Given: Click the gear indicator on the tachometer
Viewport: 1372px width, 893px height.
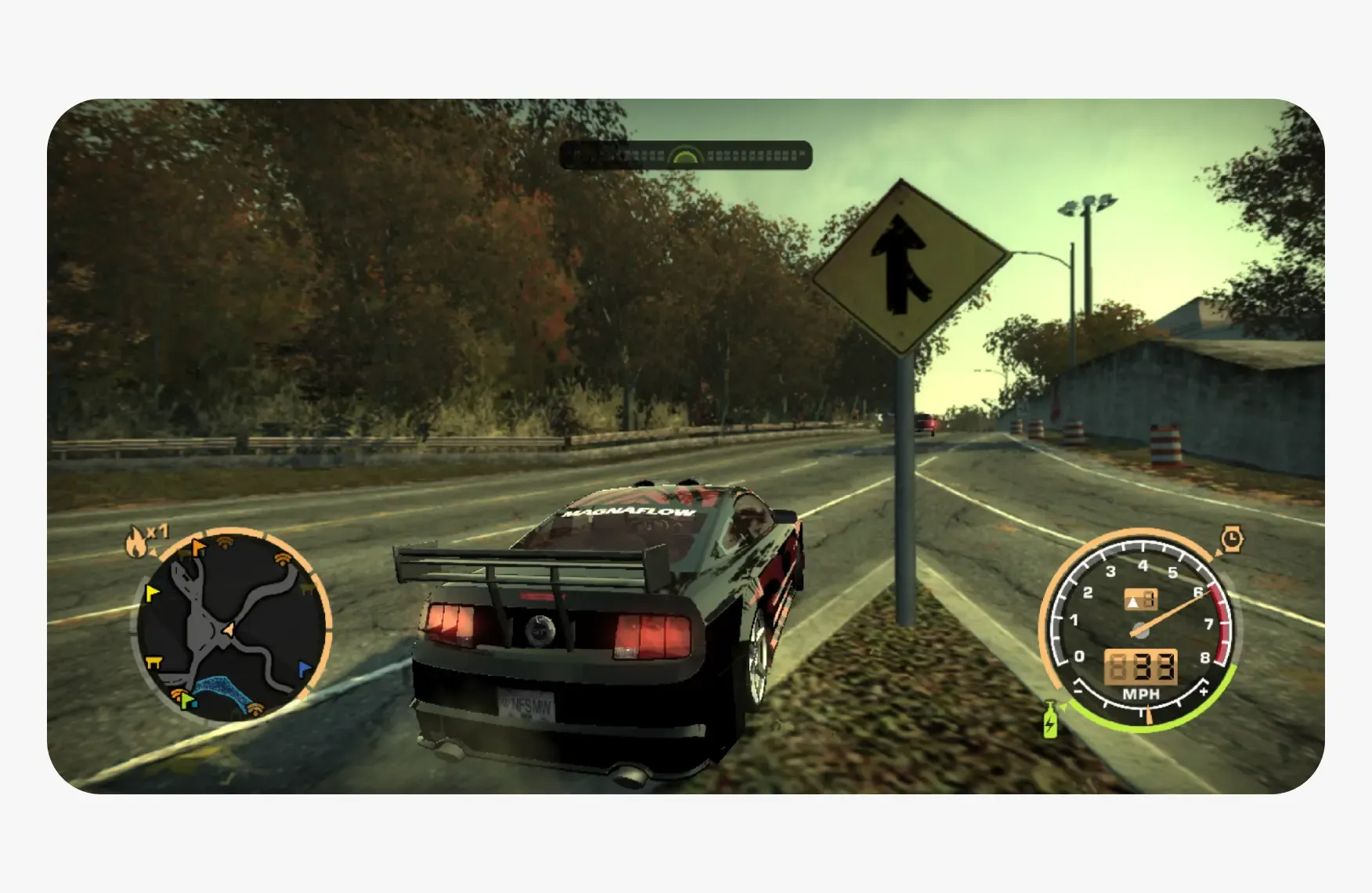Looking at the screenshot, I should point(1141,600).
